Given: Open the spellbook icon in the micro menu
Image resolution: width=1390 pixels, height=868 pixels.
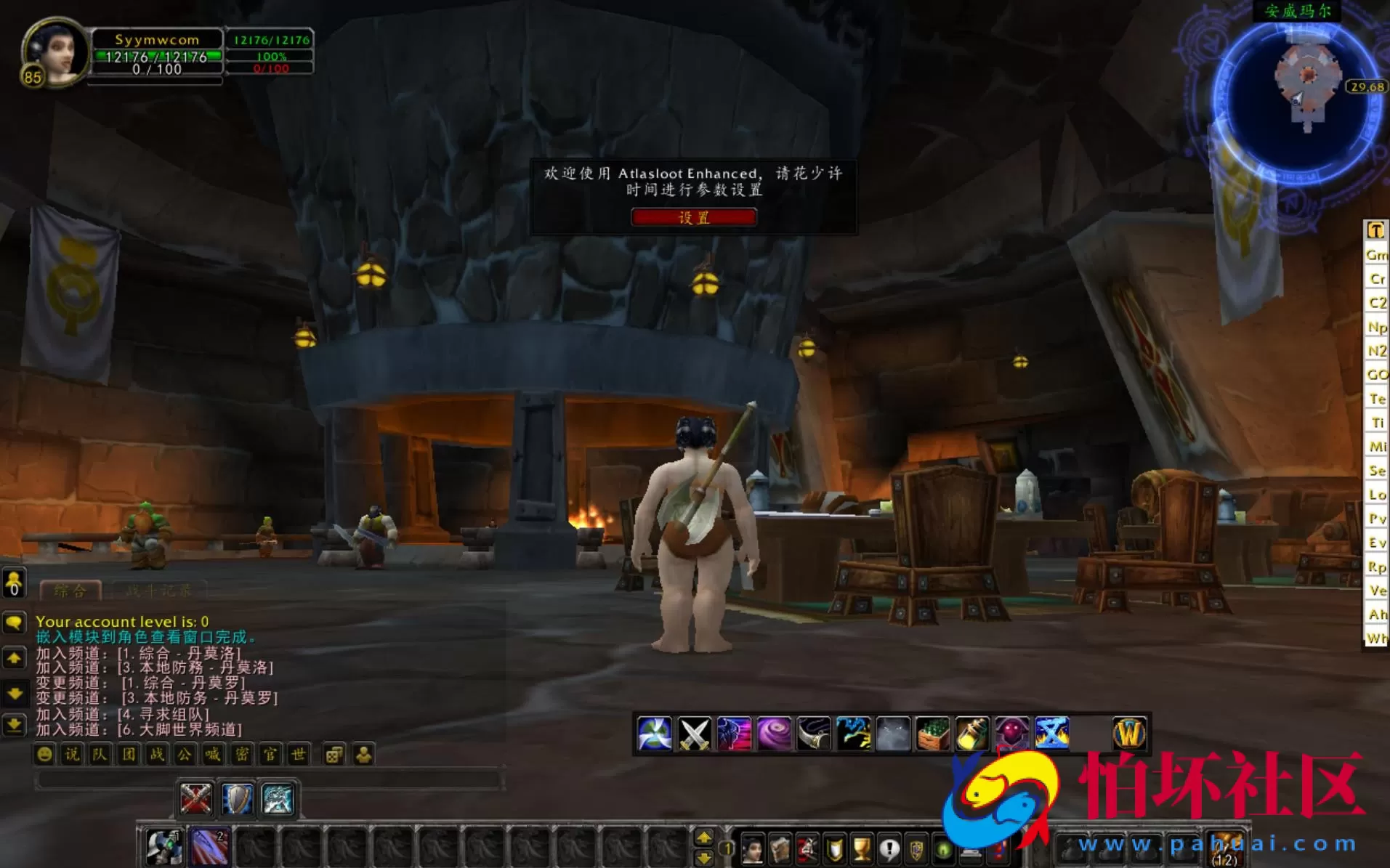Looking at the screenshot, I should tap(780, 850).
